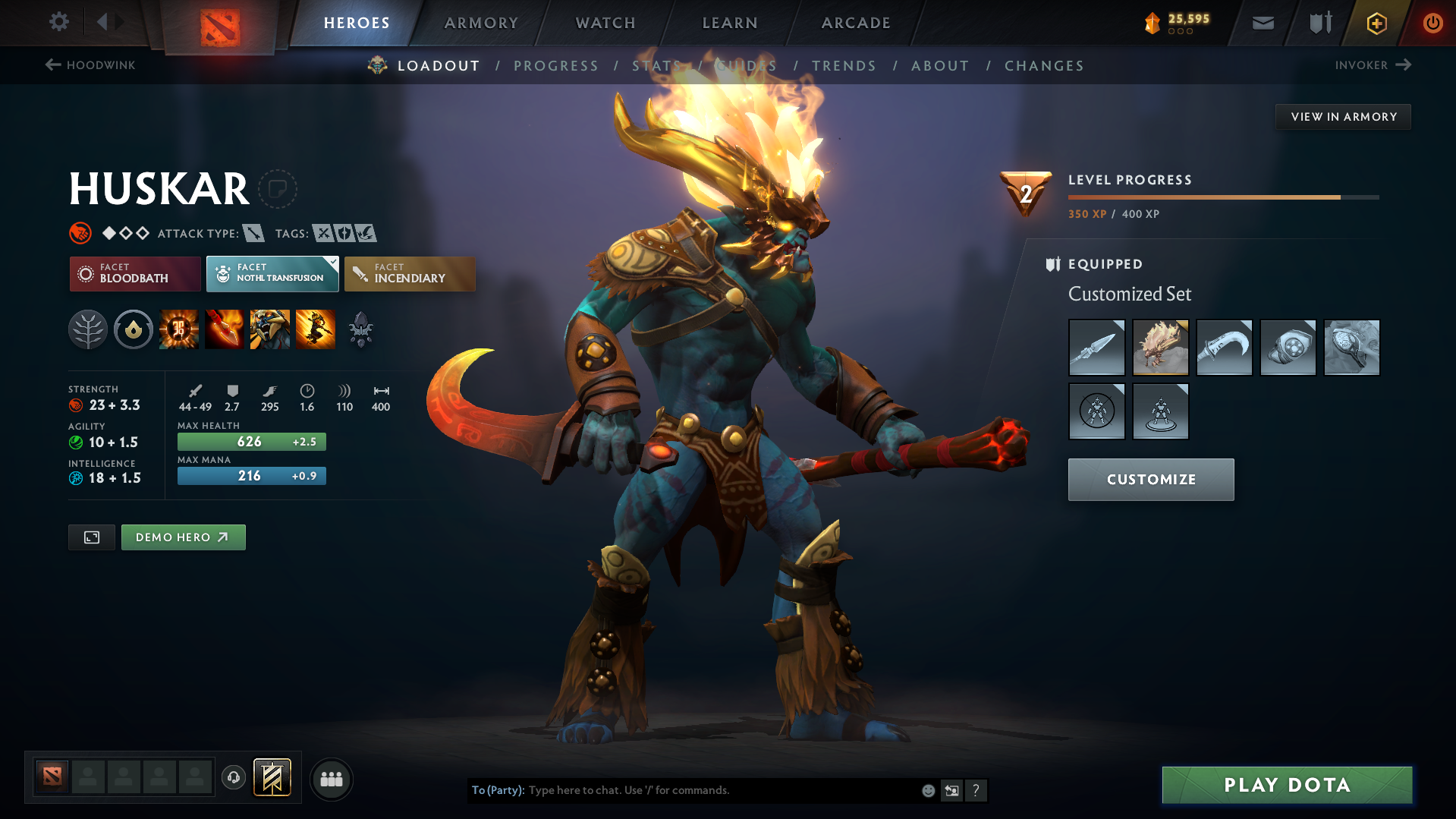The image size is (1456, 819).
Task: View the Berserker's Blood ability icon
Action: click(x=270, y=329)
